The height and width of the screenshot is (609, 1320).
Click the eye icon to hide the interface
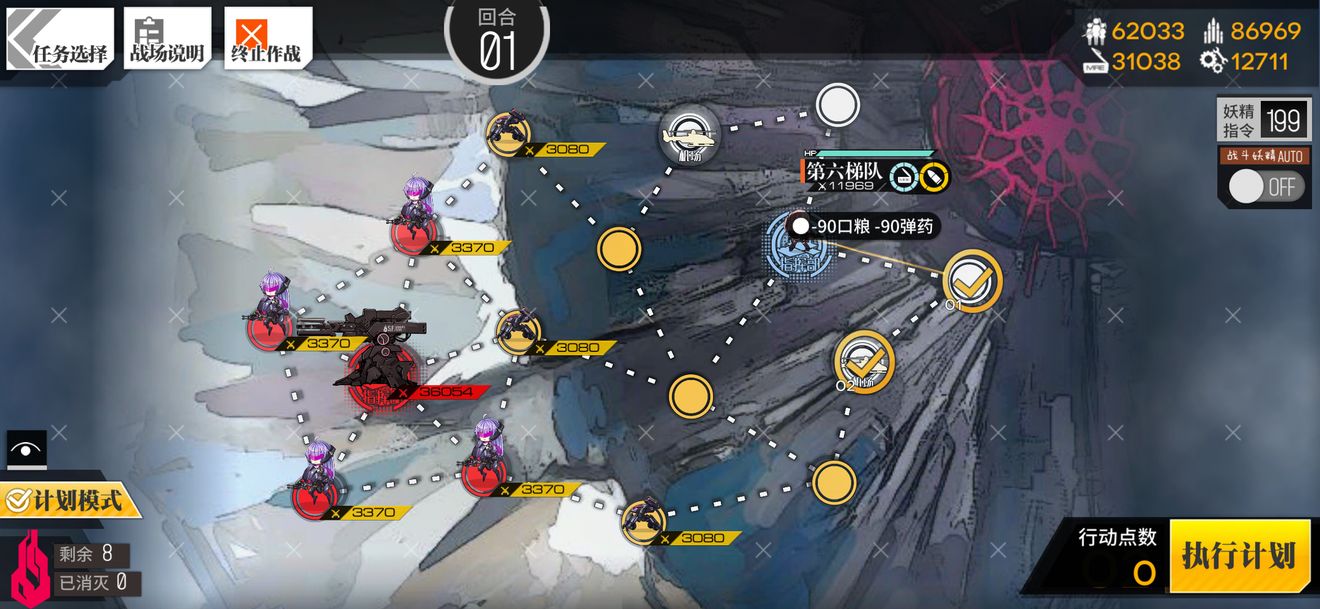click(27, 450)
